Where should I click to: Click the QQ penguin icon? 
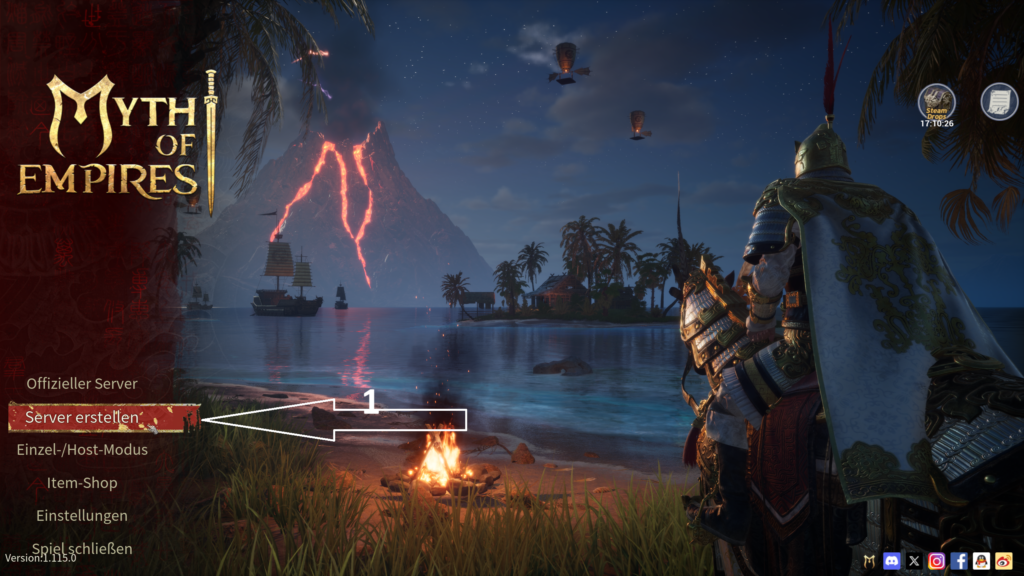981,561
